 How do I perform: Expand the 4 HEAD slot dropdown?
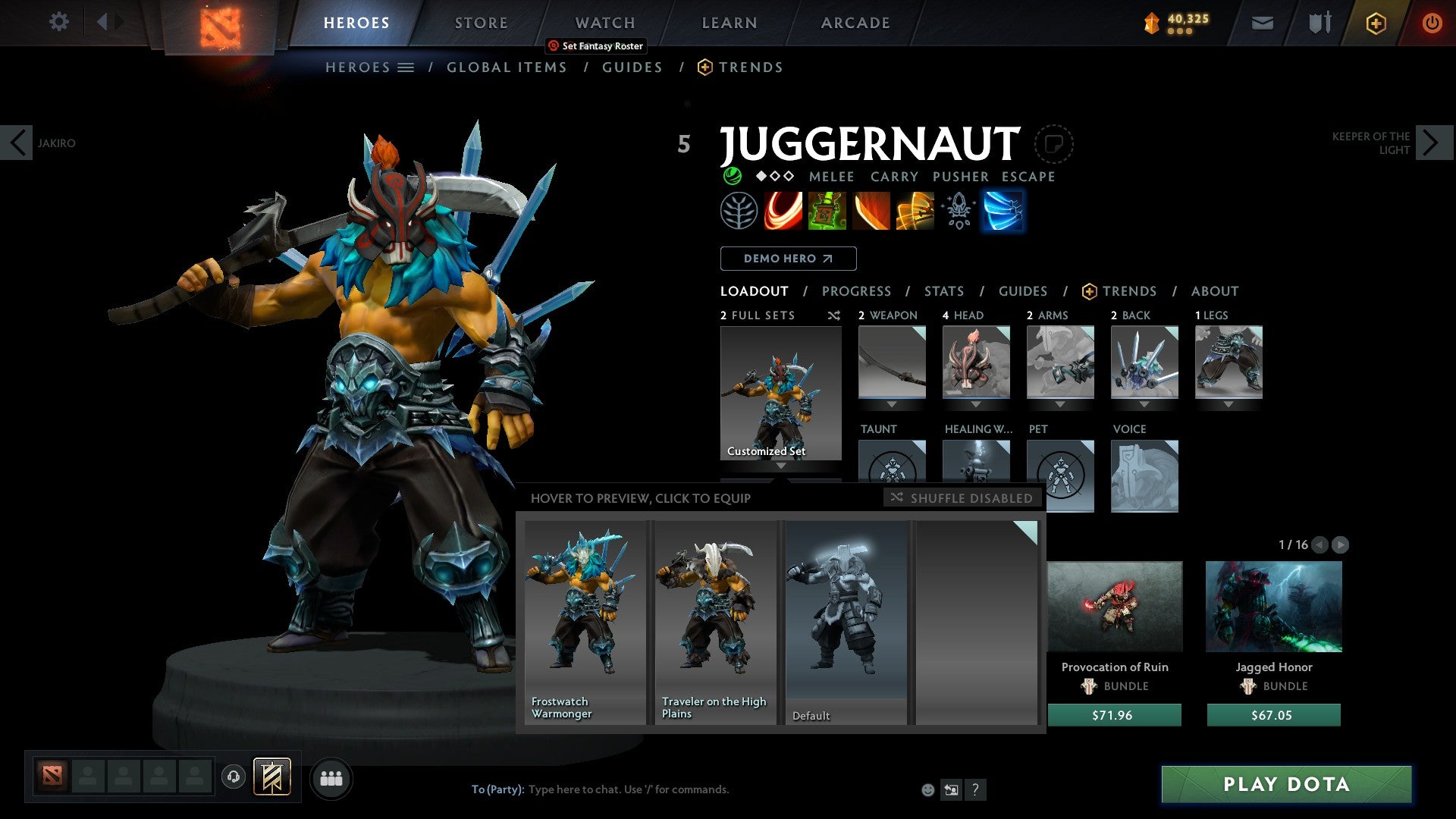click(x=977, y=404)
